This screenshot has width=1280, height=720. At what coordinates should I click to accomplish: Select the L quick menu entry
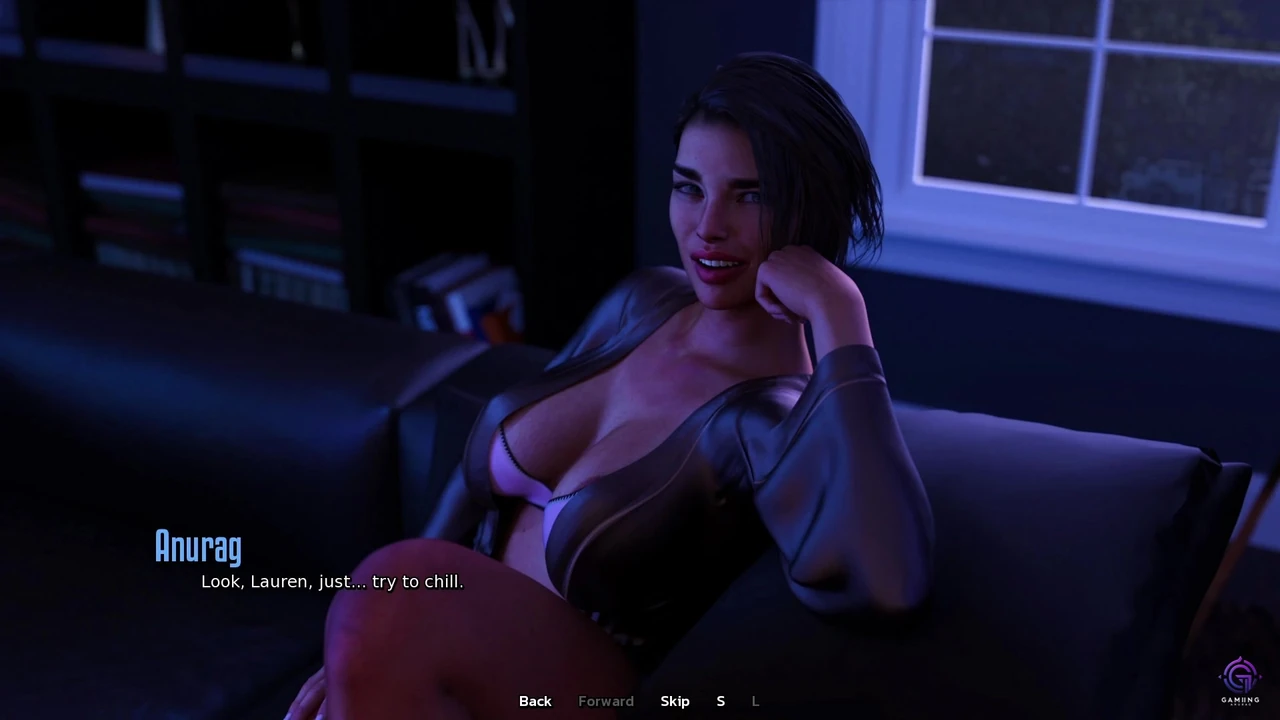(755, 701)
